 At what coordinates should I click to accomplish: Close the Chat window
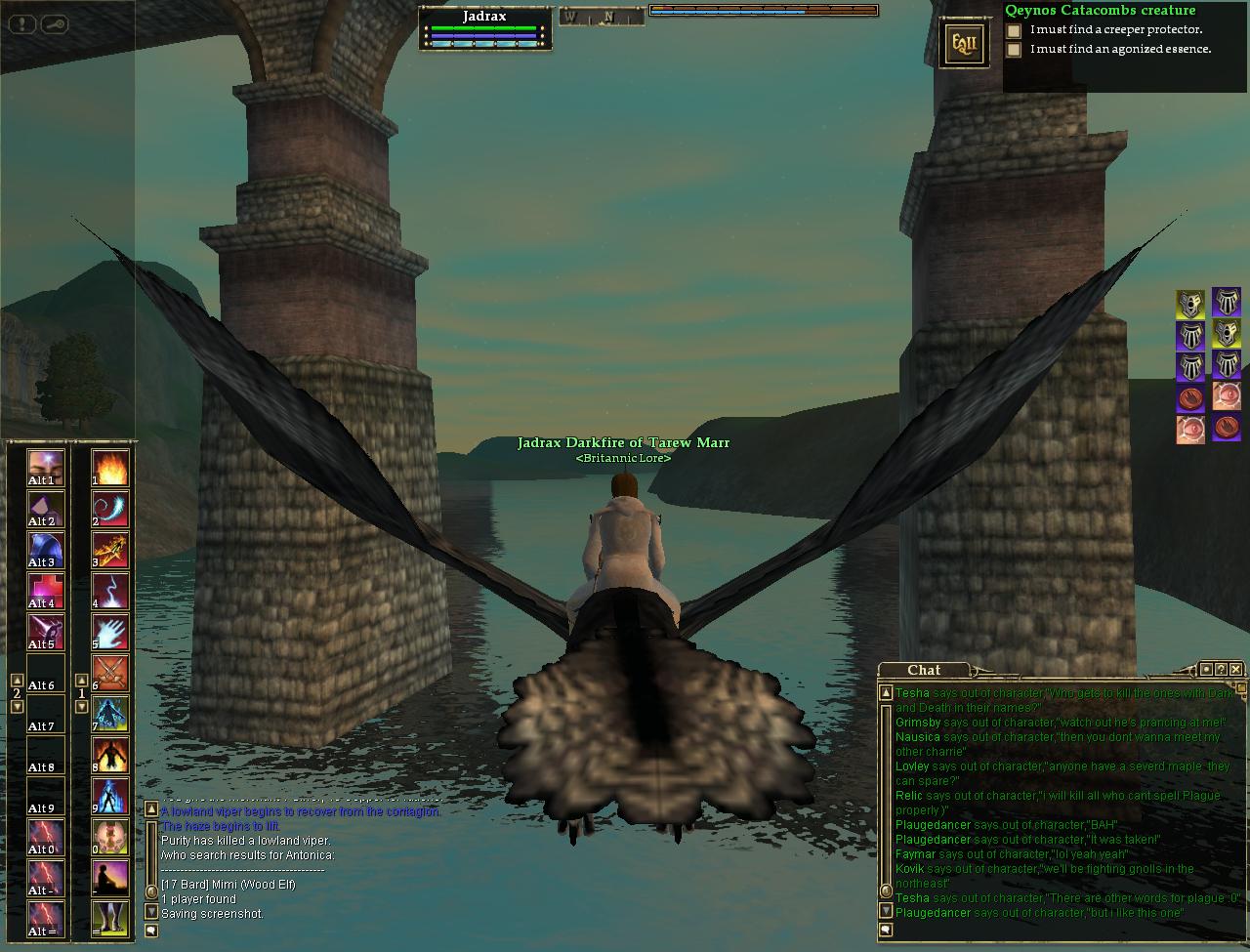pos(1236,669)
